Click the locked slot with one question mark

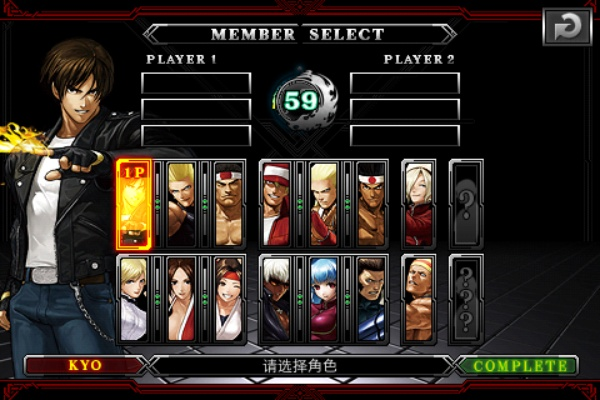(x=467, y=204)
